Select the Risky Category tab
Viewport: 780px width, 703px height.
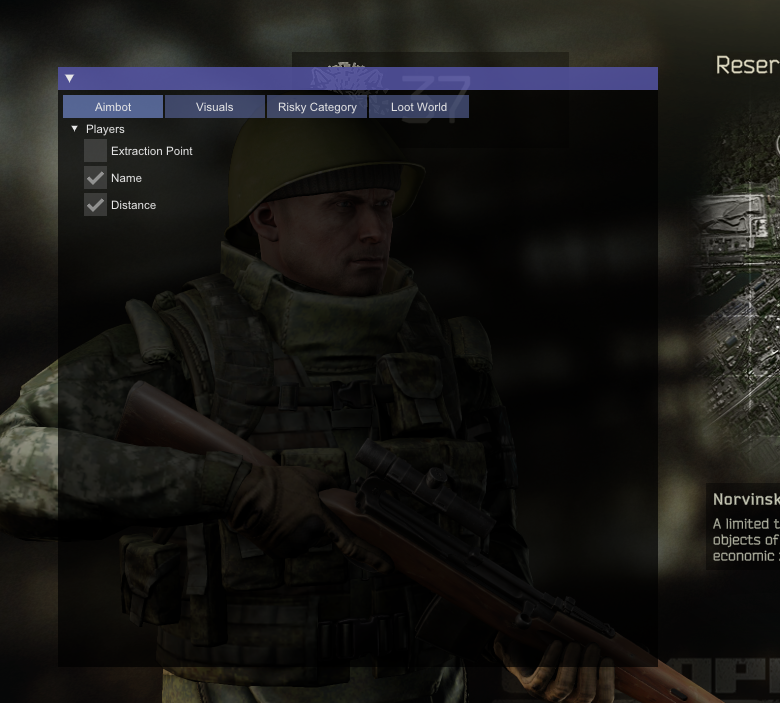(317, 107)
